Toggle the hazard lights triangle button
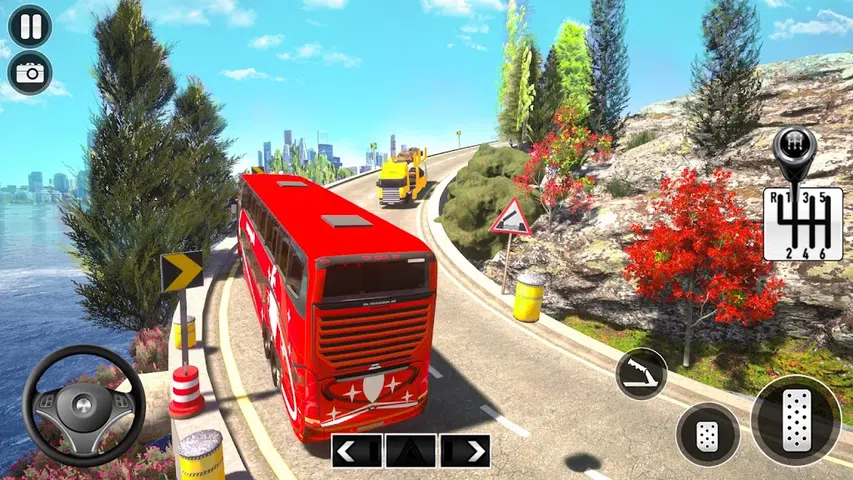Viewport: 853px width, 480px height. pos(411,451)
